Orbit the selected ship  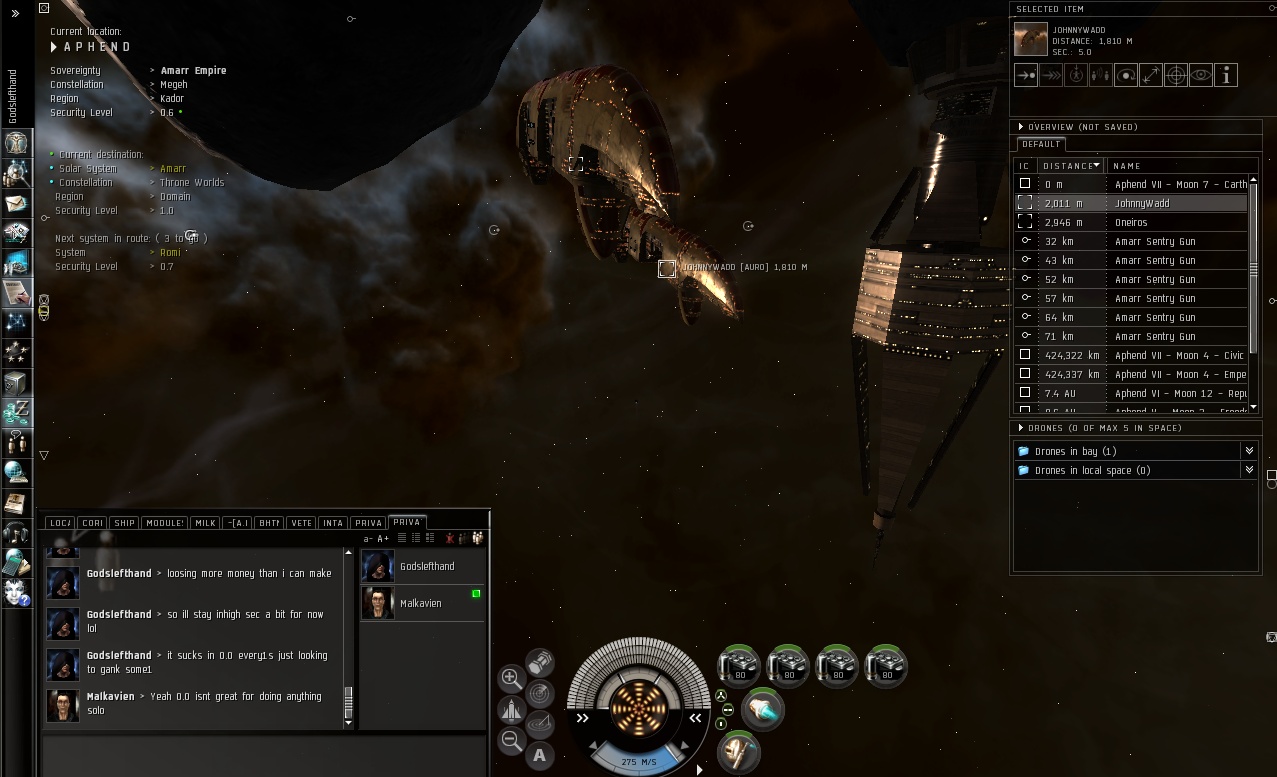point(1126,75)
